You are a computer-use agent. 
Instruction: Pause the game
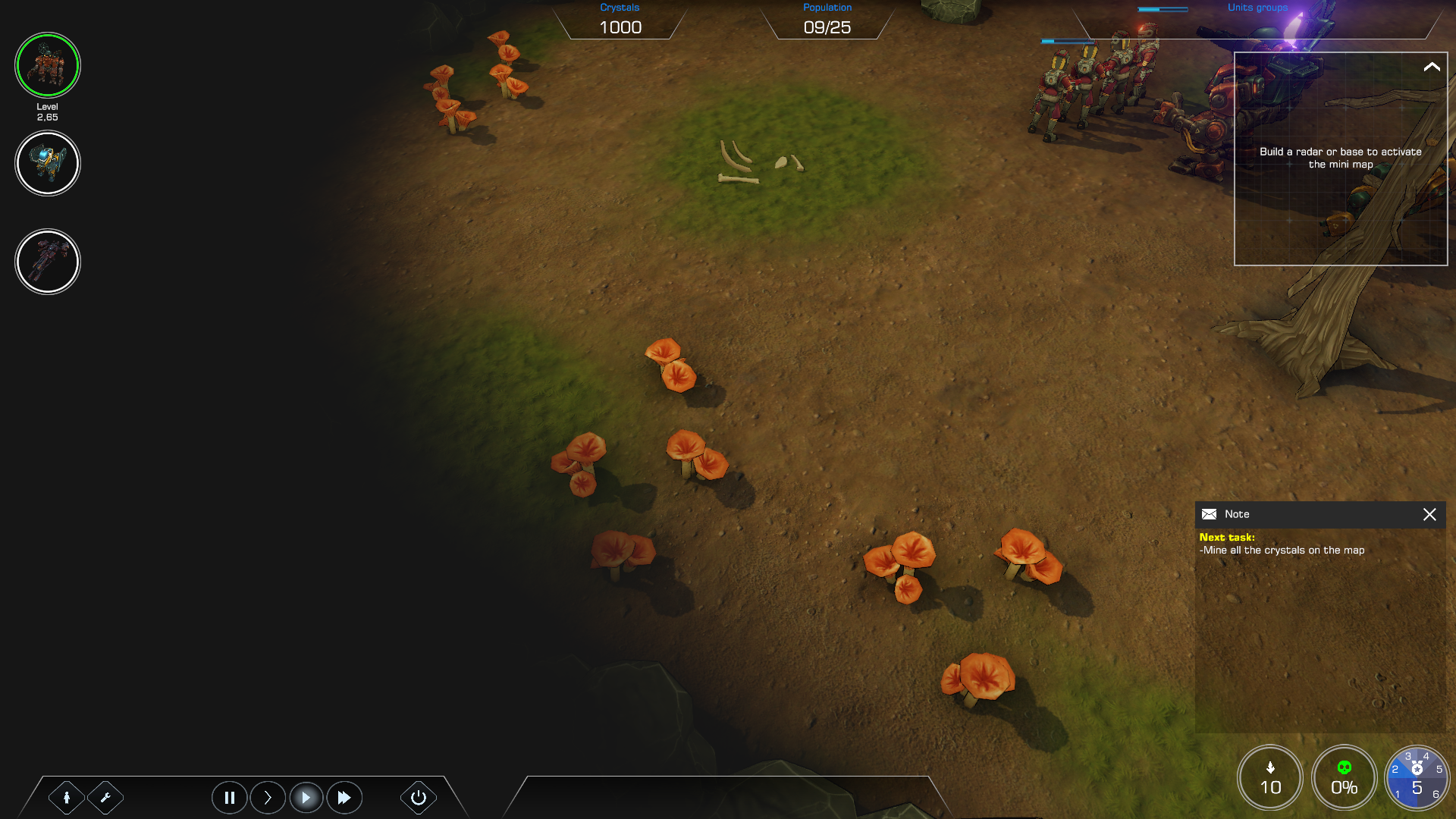click(x=229, y=798)
